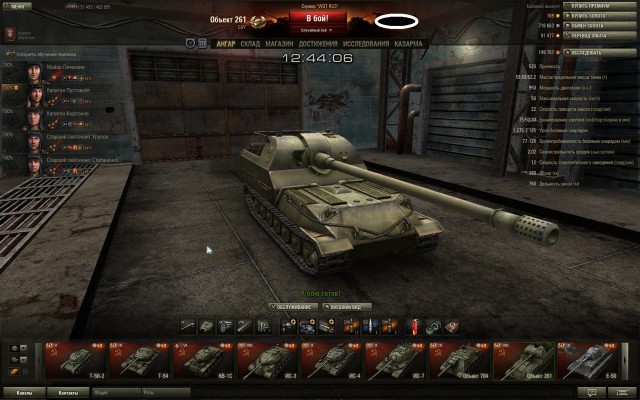Image resolution: width=640 pixels, height=400 pixels.
Task: Open the Магазин tab
Action: 282,44
